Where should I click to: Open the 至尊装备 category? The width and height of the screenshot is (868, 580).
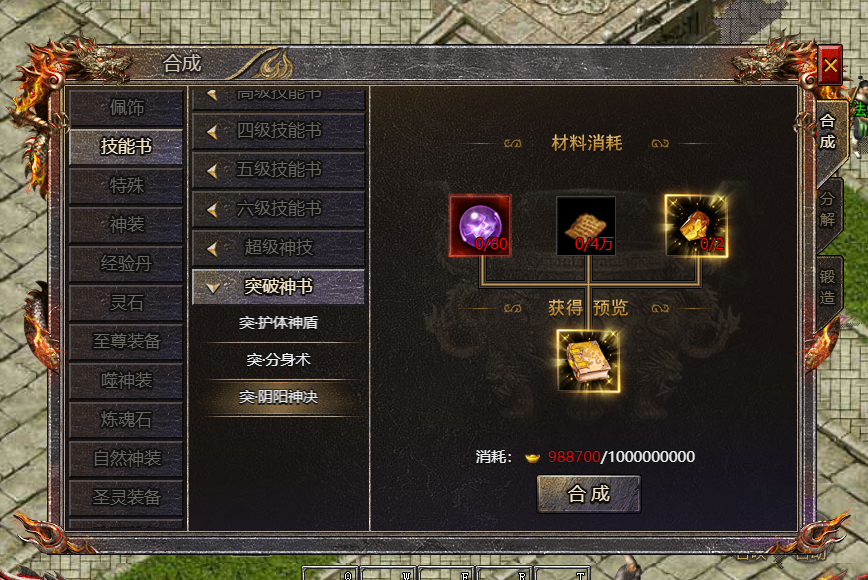[126, 341]
